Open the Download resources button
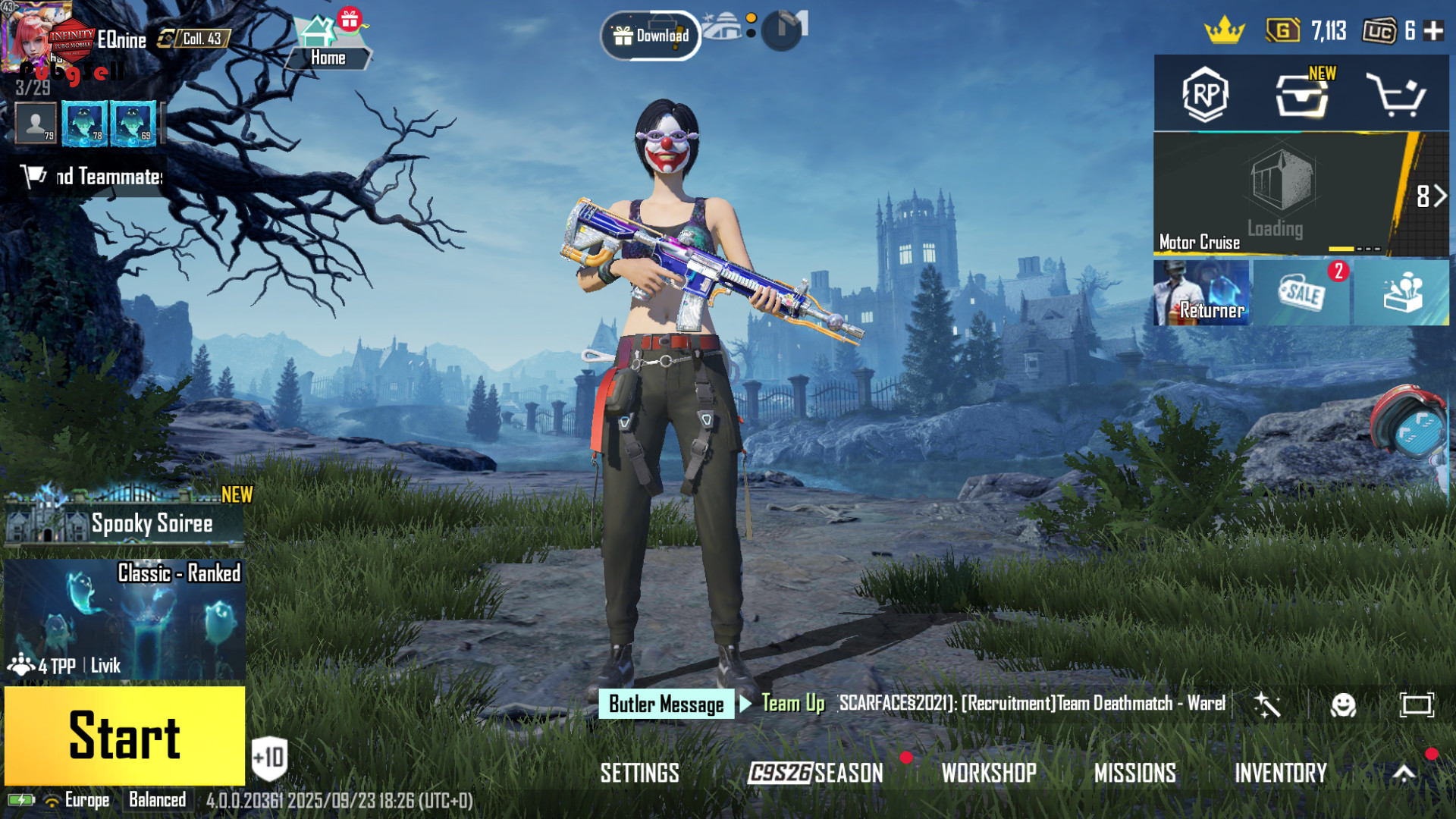This screenshot has width=1456, height=819. 651,36
